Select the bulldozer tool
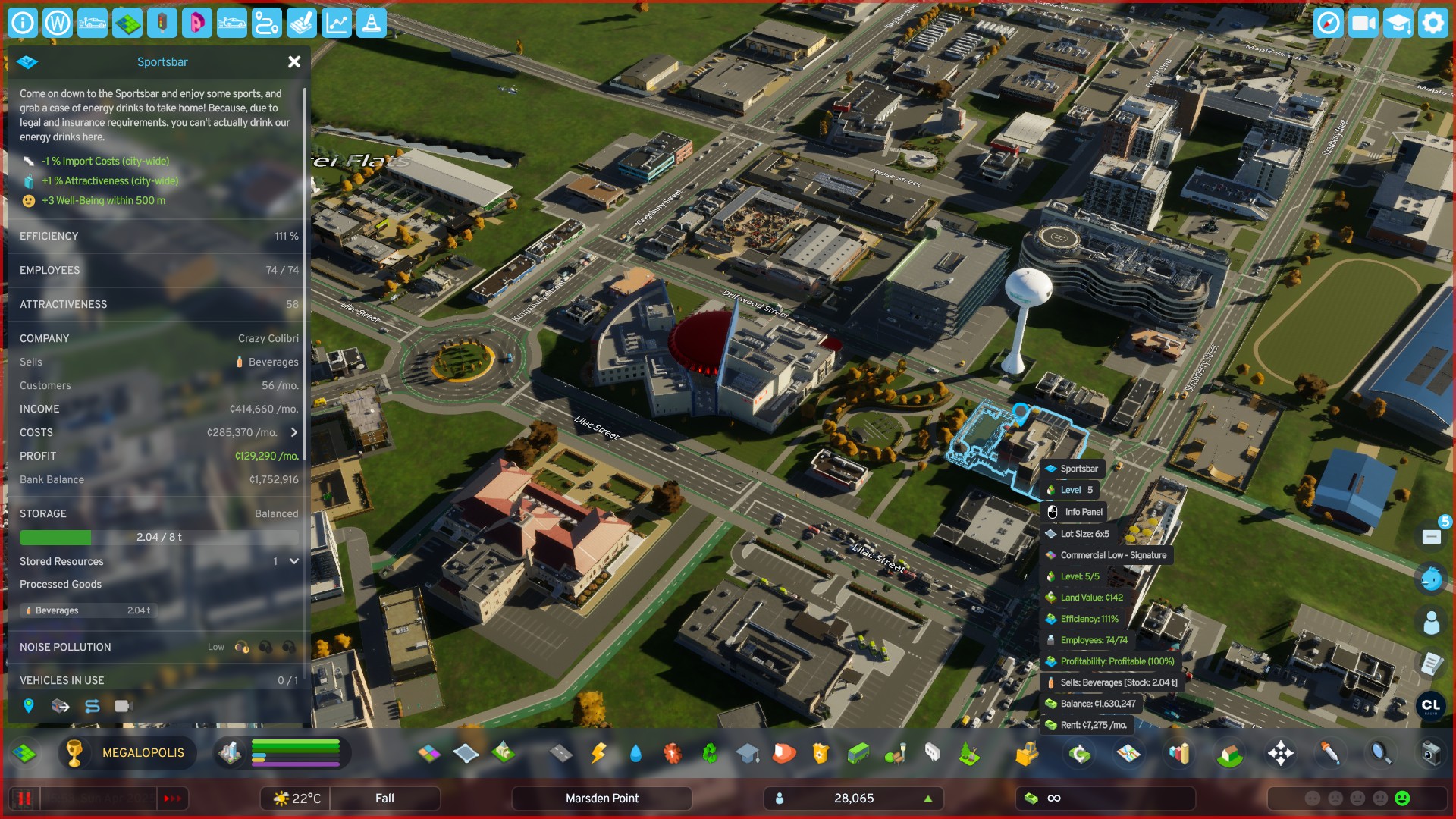 coord(1026,753)
